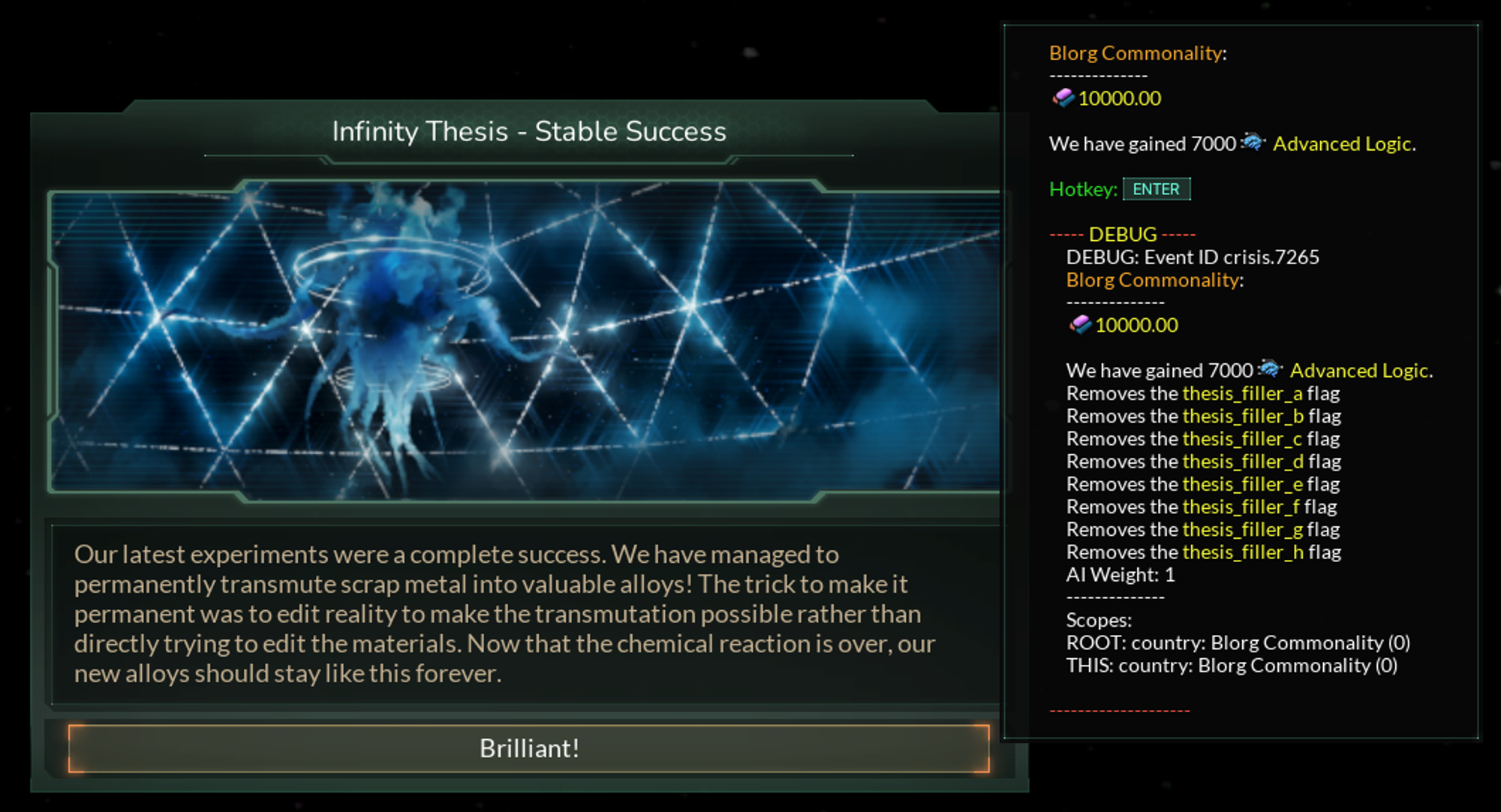Open the Advanced Logic link in the tooltip
The width and height of the screenshot is (1501, 812).
(1343, 144)
